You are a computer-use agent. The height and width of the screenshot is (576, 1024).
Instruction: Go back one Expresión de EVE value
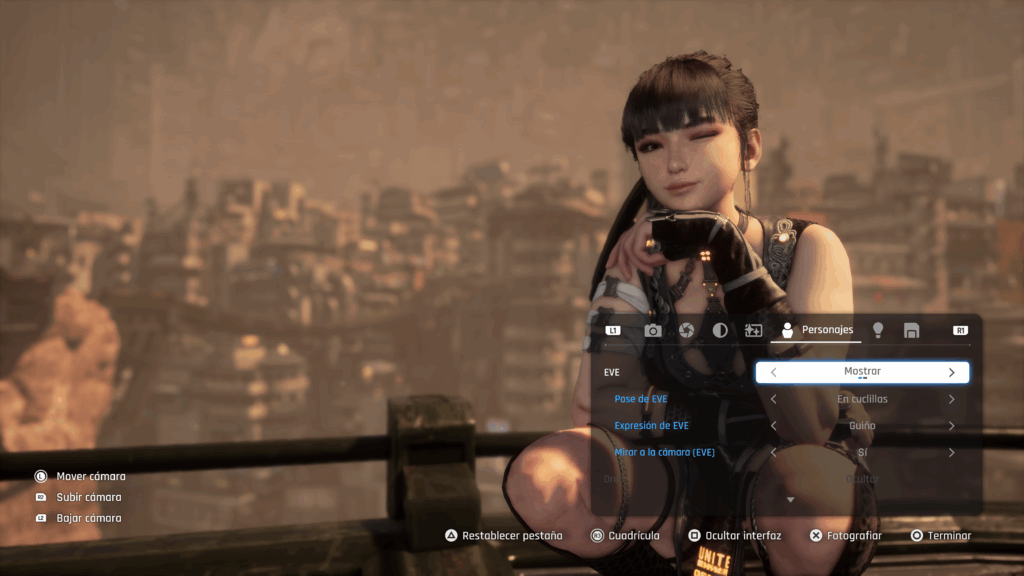pyautogui.click(x=773, y=426)
